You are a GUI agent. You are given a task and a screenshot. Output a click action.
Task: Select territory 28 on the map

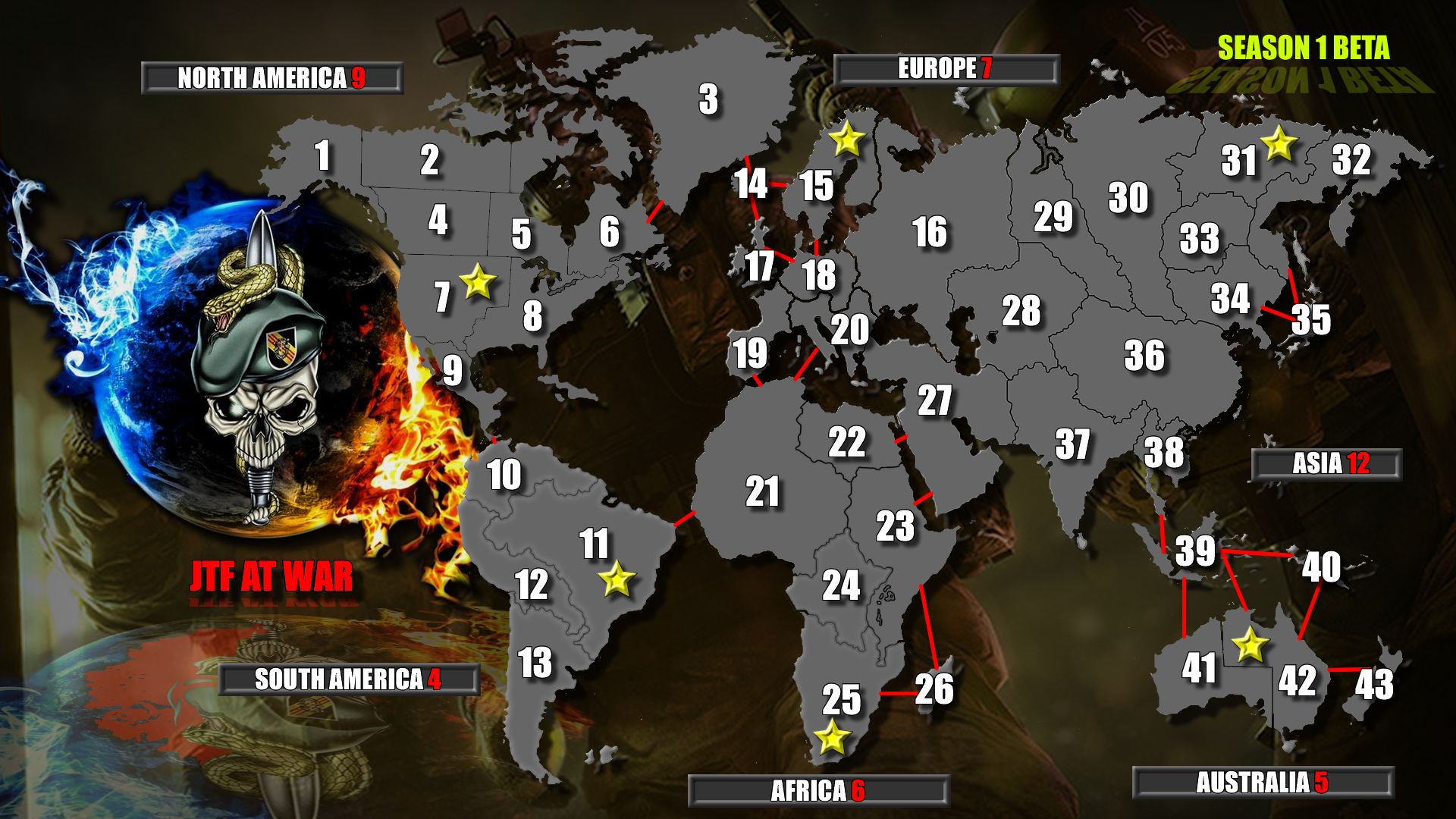(x=1021, y=311)
